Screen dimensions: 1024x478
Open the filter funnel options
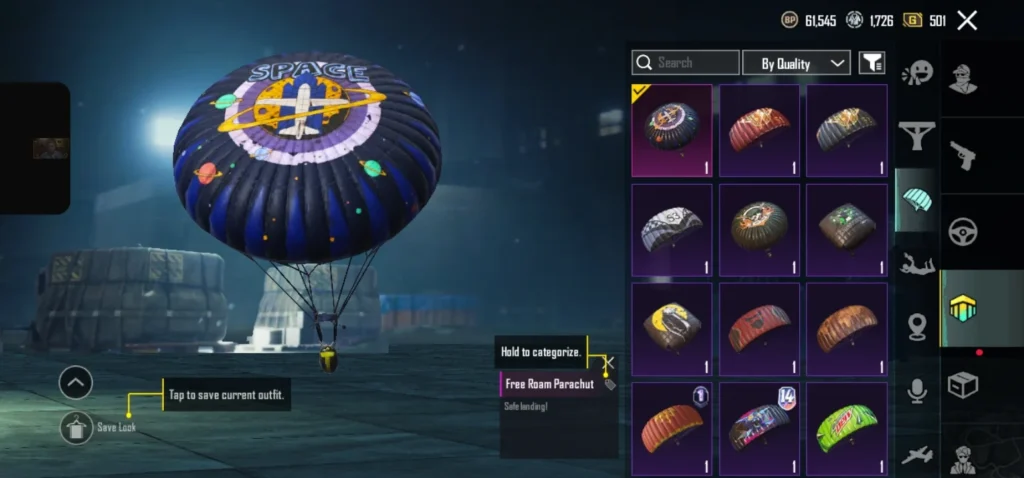coord(872,63)
